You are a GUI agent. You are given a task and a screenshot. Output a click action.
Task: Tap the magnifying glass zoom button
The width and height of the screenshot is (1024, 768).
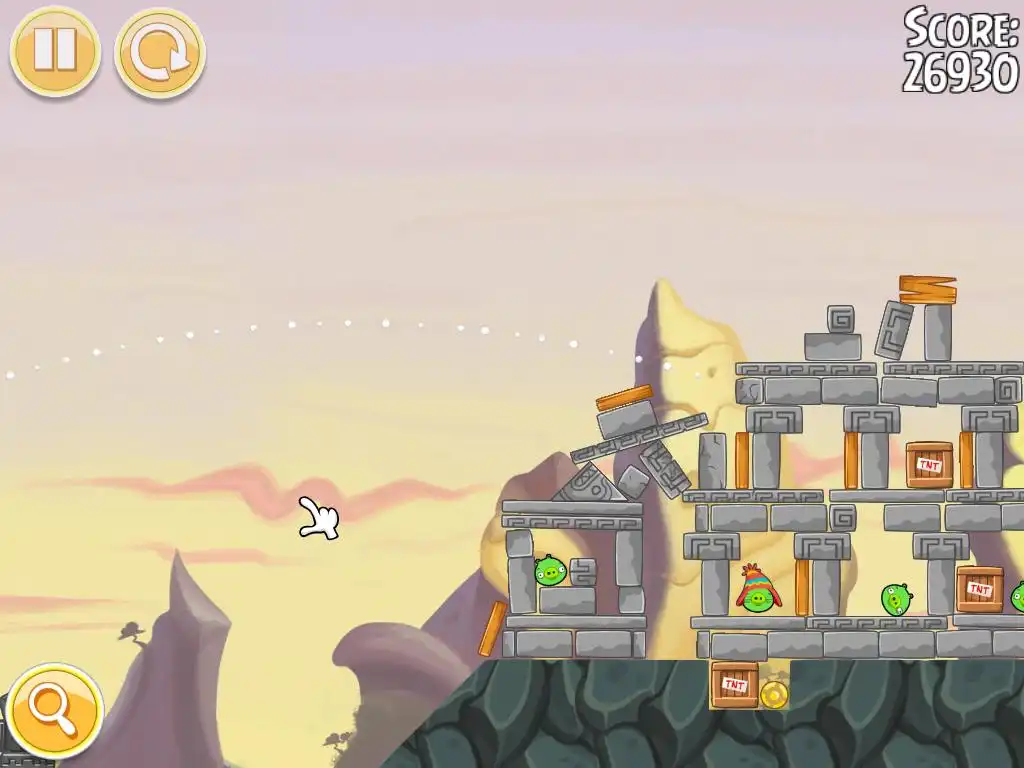(53, 709)
